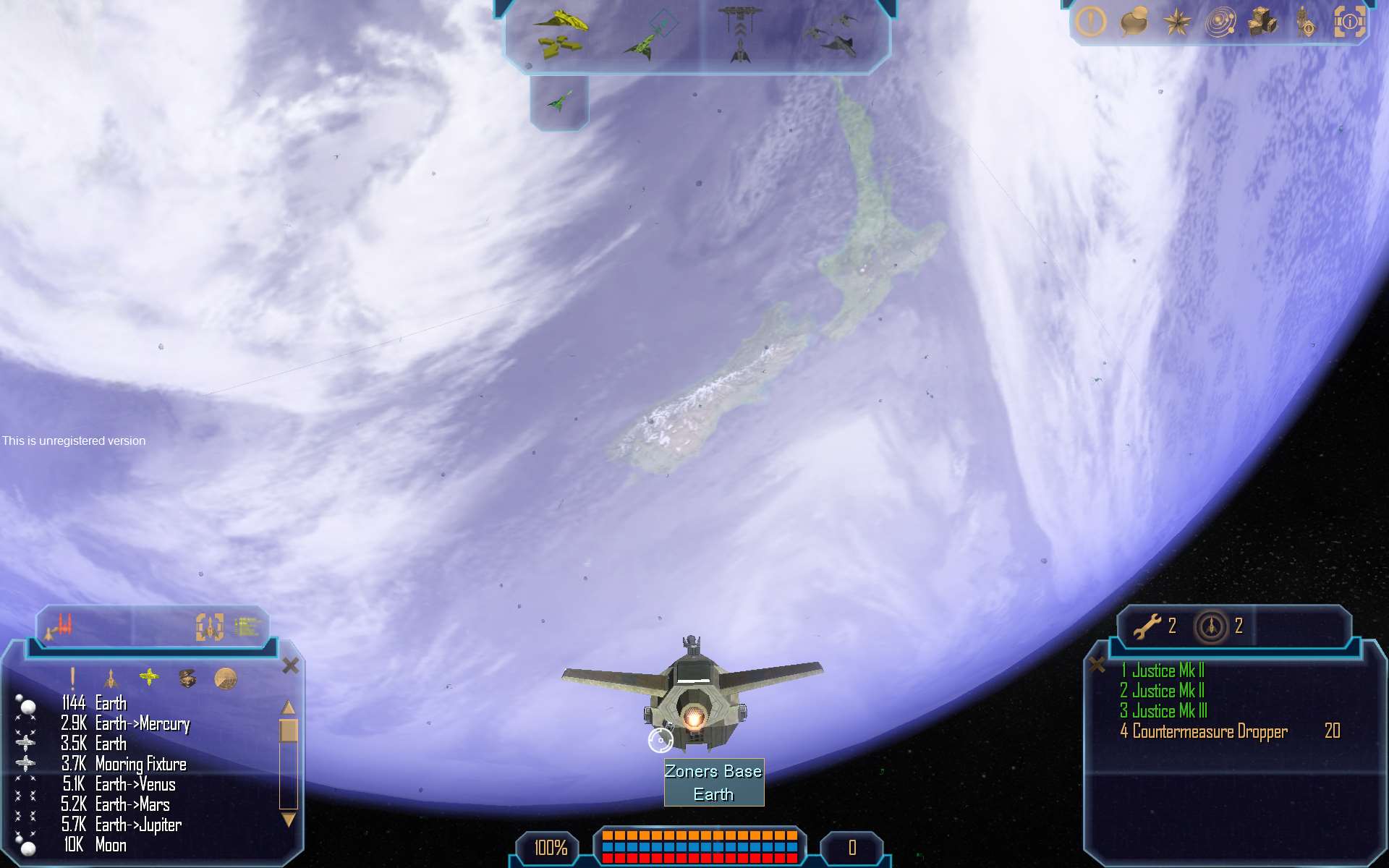Open the bracketed info-card icon
1389x868 pixels.
coord(1349,22)
